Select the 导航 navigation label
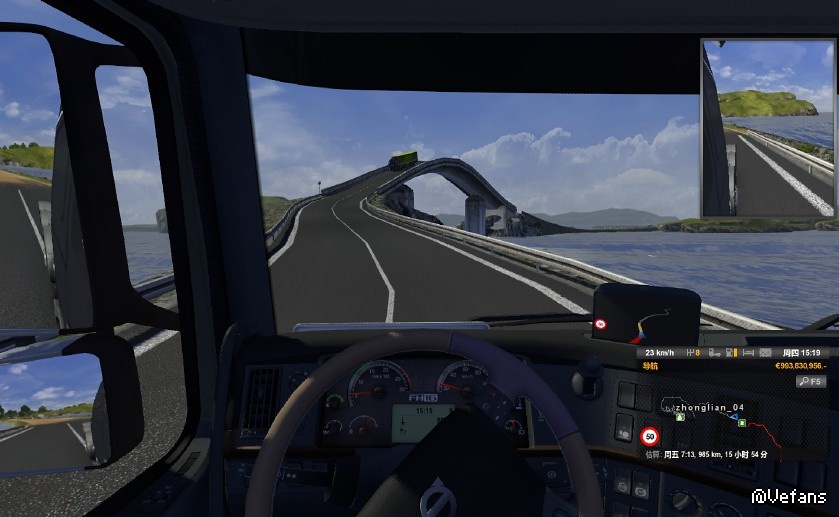The height and width of the screenshot is (517, 839). tap(651, 367)
